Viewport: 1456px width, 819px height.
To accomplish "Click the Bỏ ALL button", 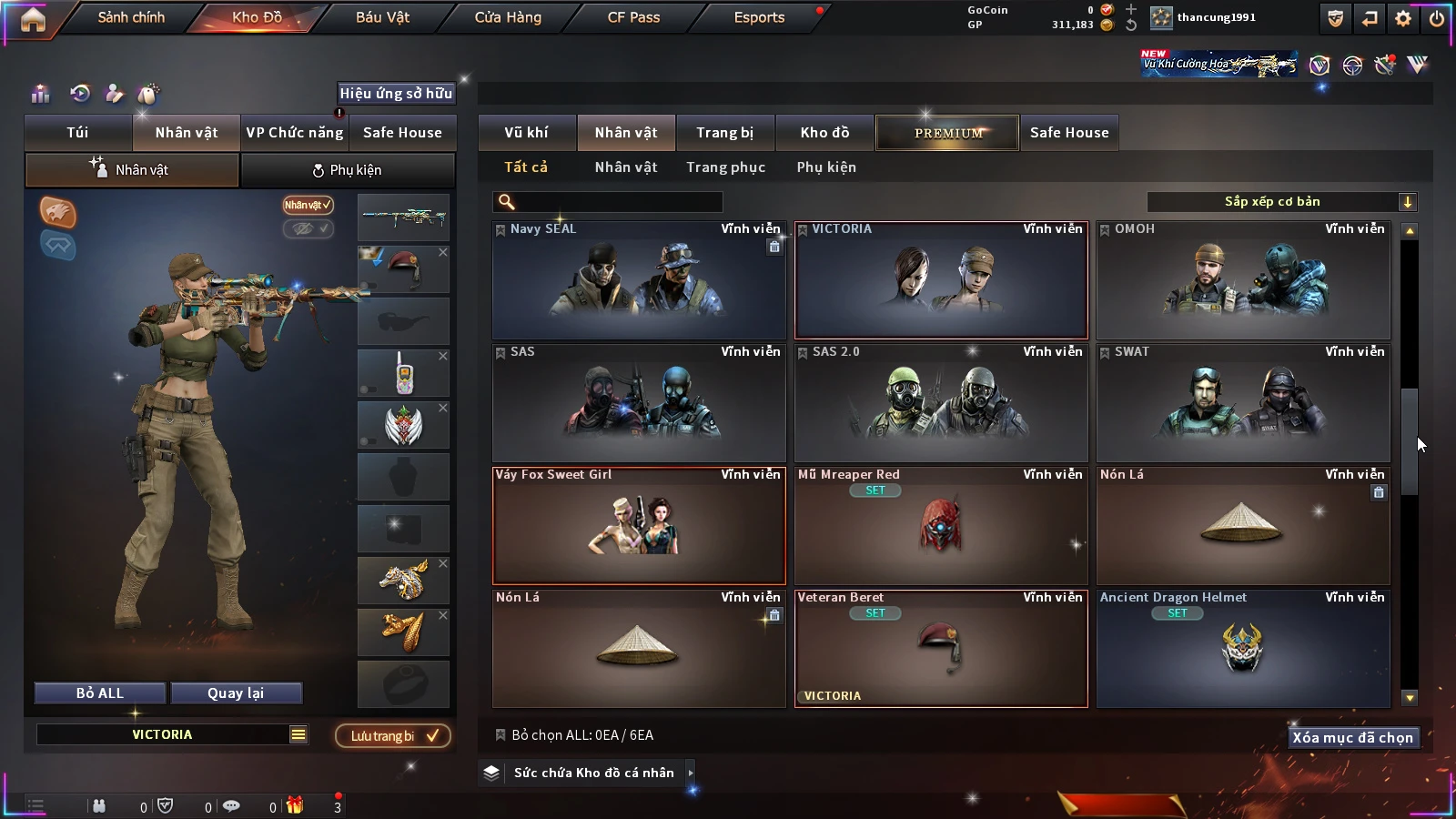I will (x=100, y=693).
